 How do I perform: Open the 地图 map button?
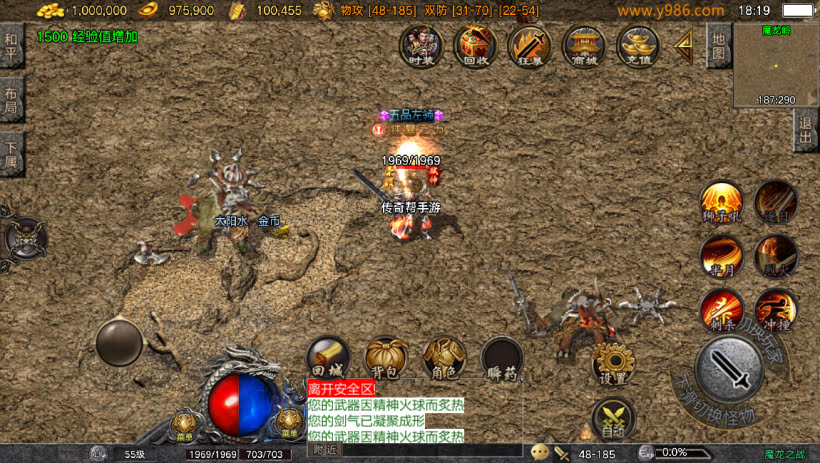pyautogui.click(x=718, y=45)
